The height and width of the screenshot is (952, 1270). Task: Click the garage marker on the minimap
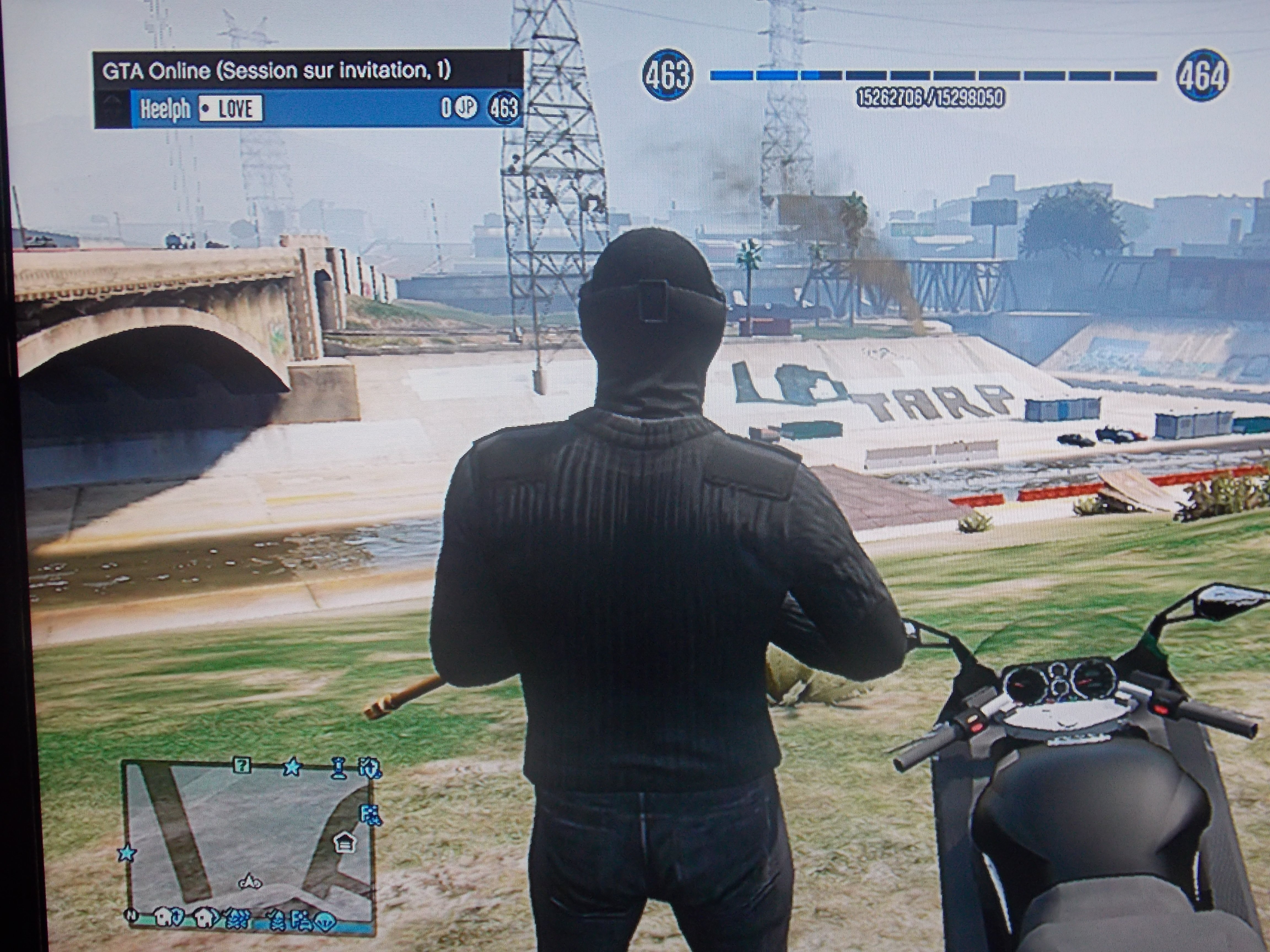[x=345, y=842]
